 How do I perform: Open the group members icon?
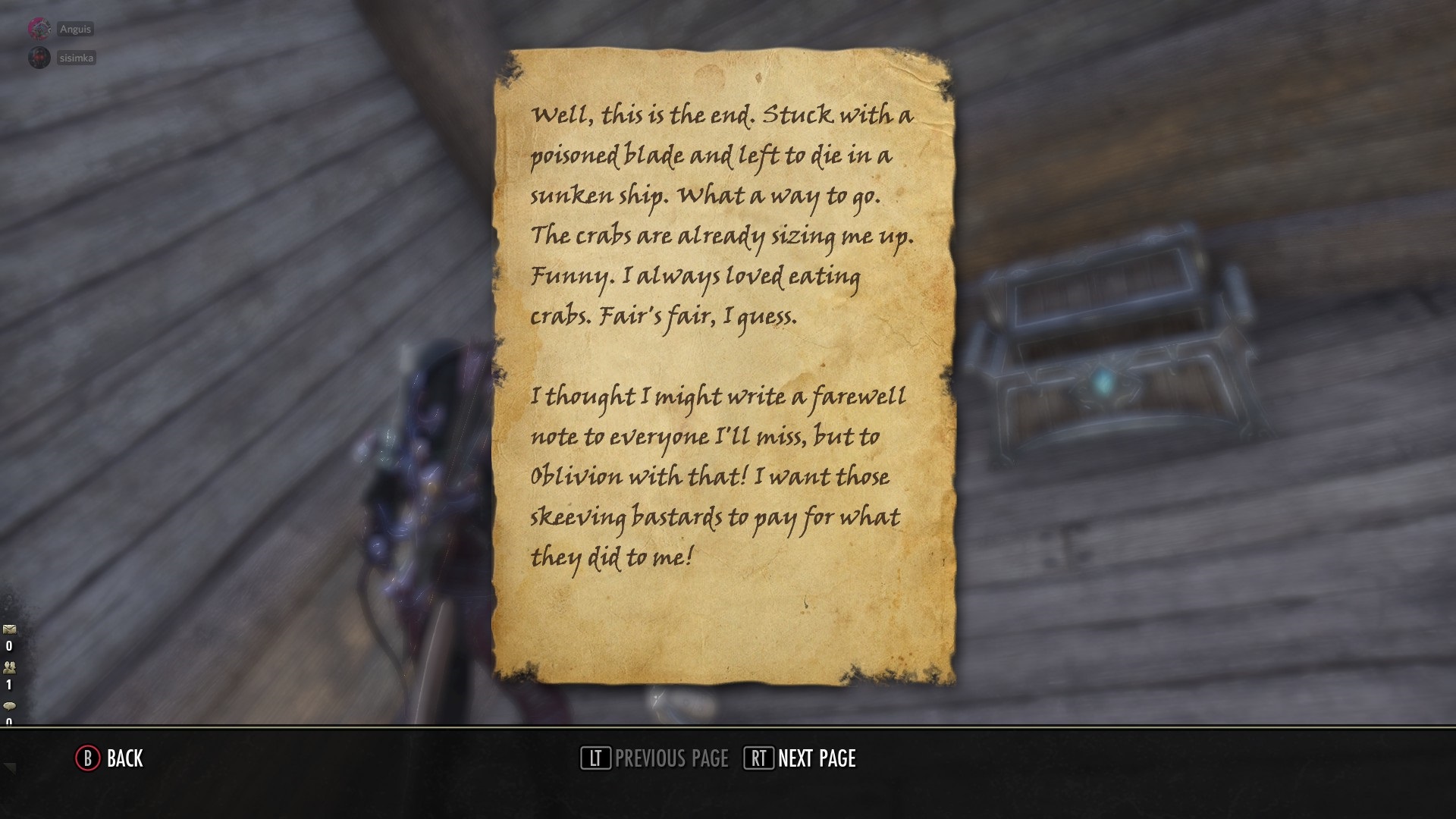coord(10,668)
